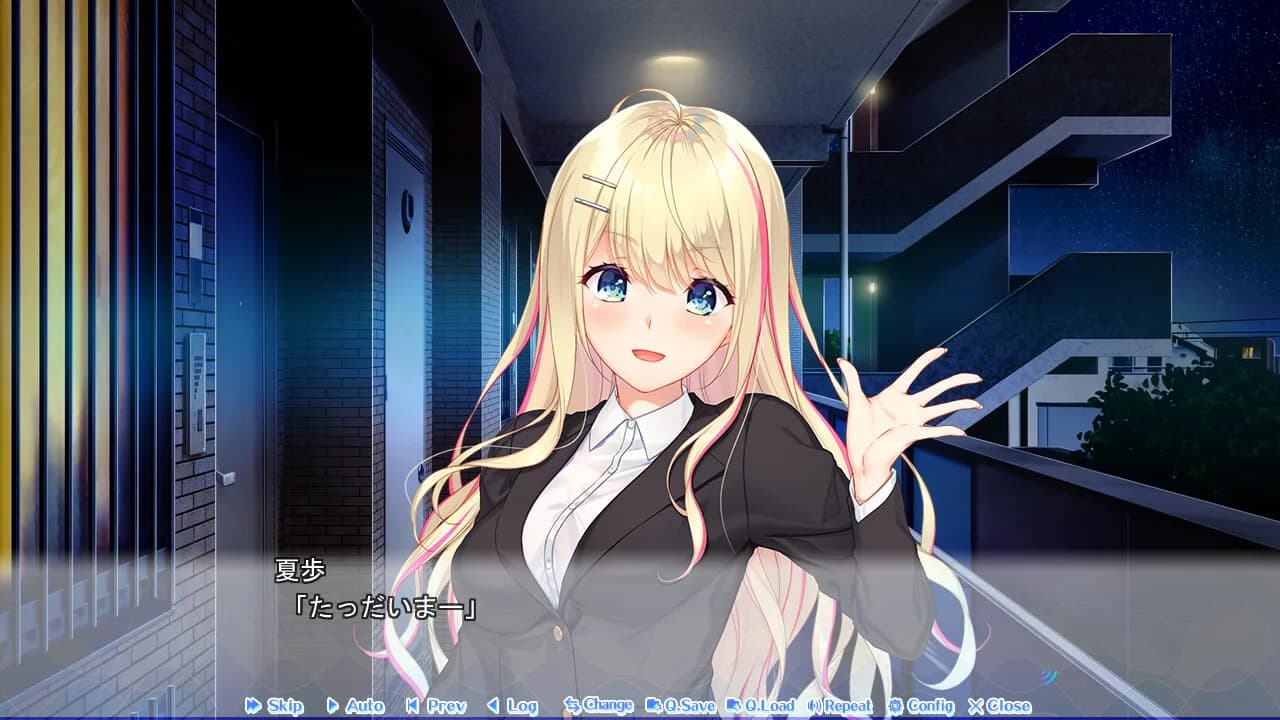Click Prev to reread previous line
The image size is (1280, 720).
(444, 706)
